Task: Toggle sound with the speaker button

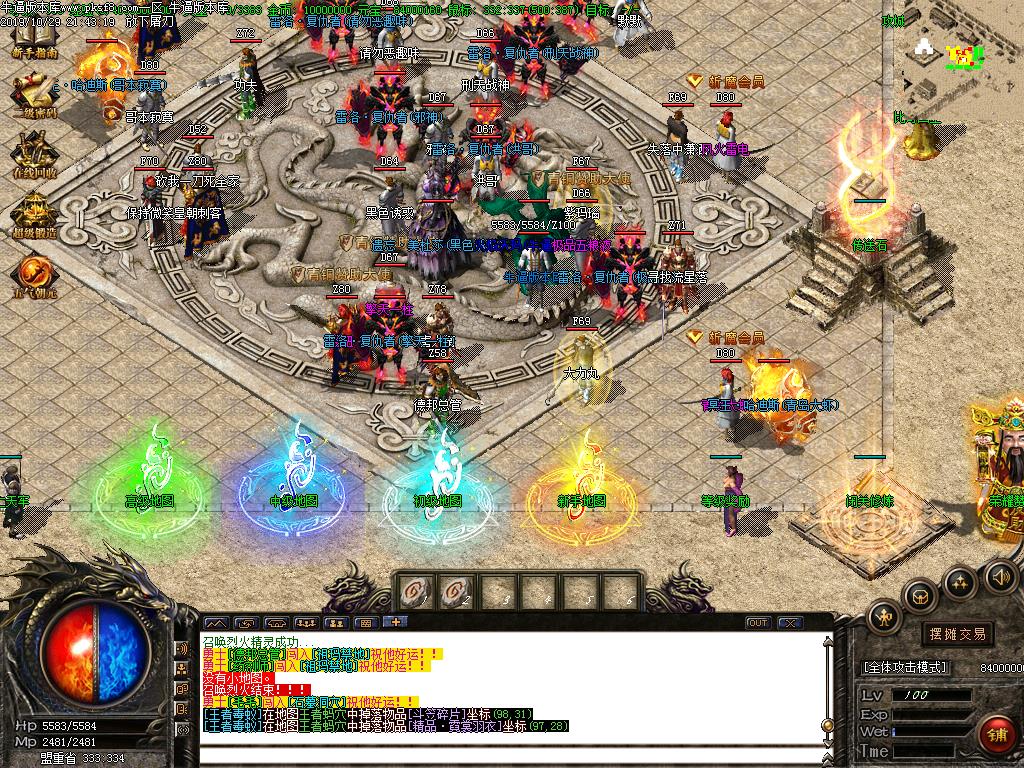Action: pyautogui.click(x=1000, y=576)
